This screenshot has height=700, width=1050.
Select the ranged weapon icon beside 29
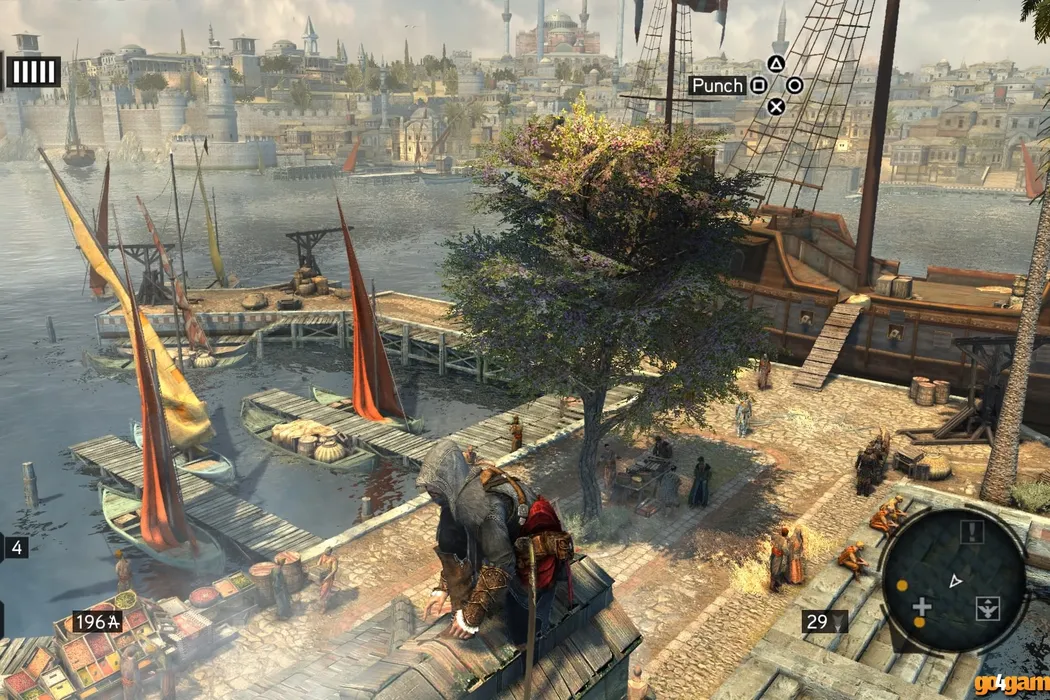[x=839, y=622]
